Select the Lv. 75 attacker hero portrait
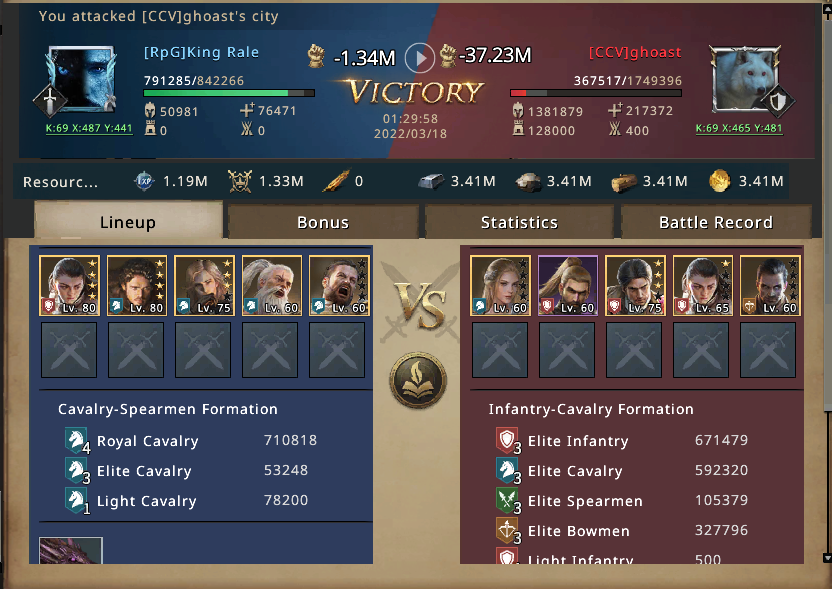 203,286
